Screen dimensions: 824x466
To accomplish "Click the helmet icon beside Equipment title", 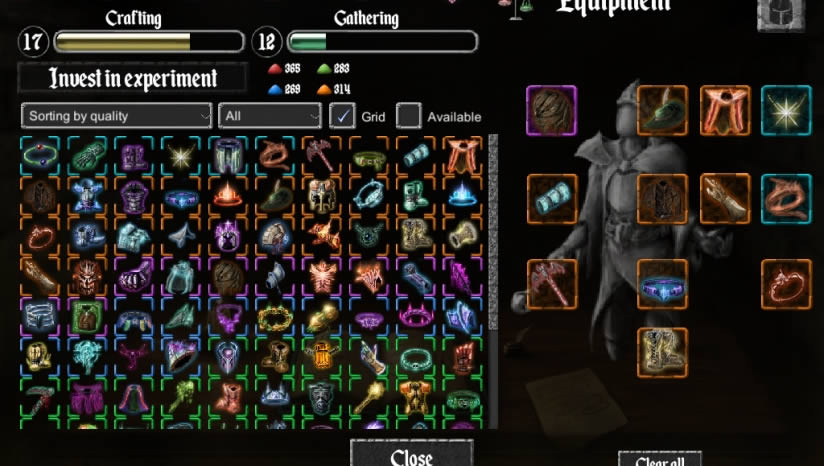I will 780,14.
